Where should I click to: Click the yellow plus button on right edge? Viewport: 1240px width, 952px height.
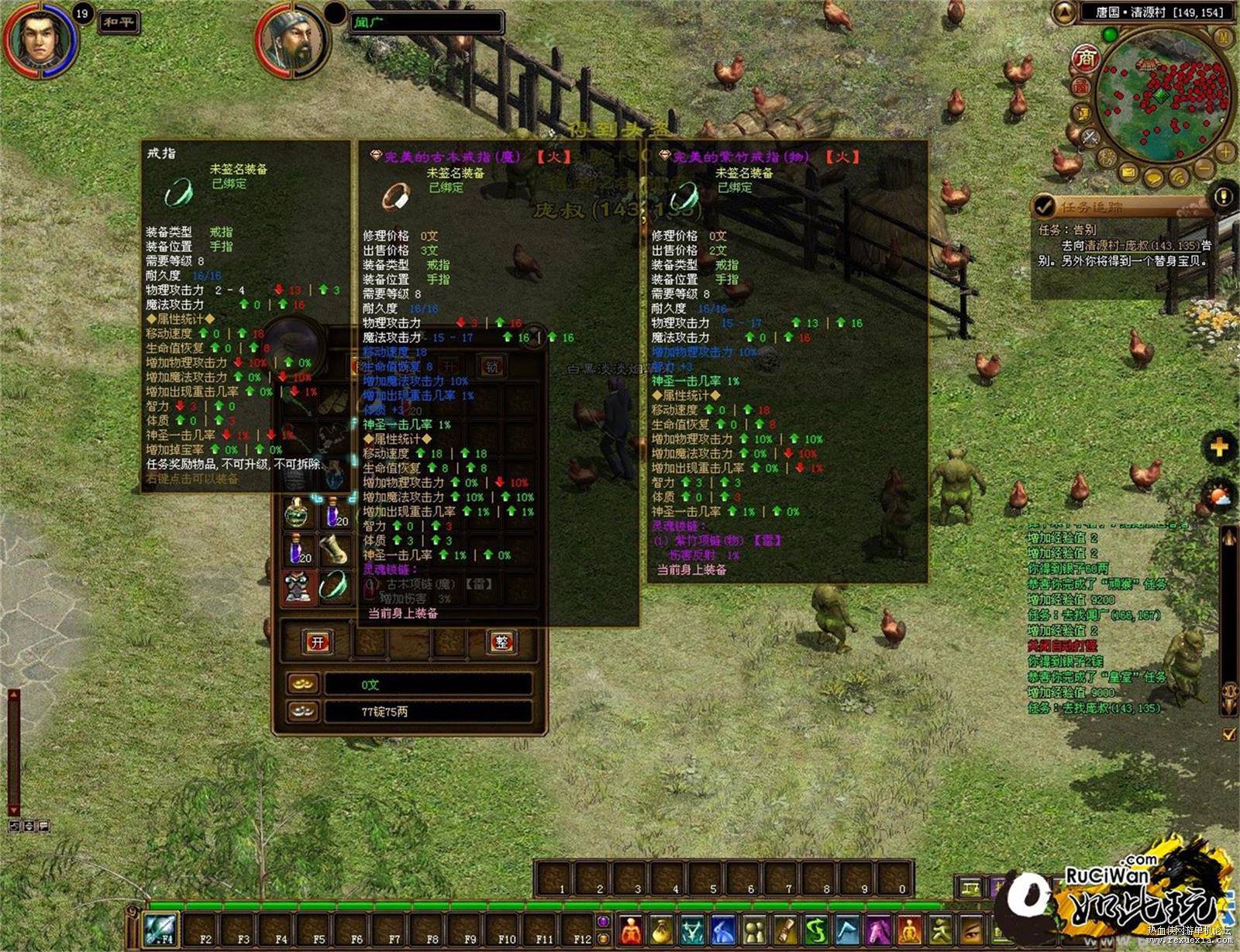click(1219, 447)
